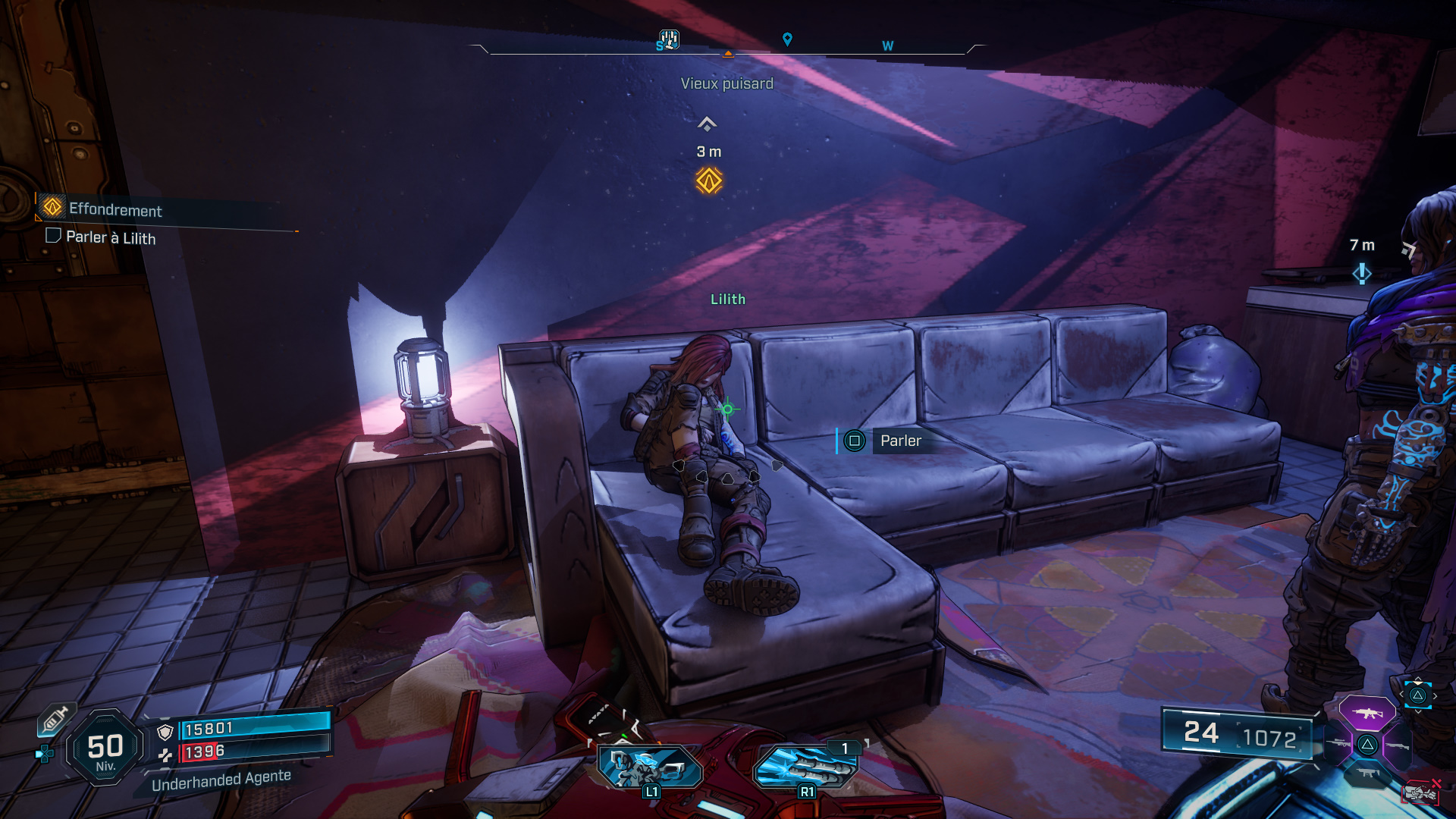
Task: Select the shotgun slot on the weapon wheel
Action: click(x=1398, y=746)
